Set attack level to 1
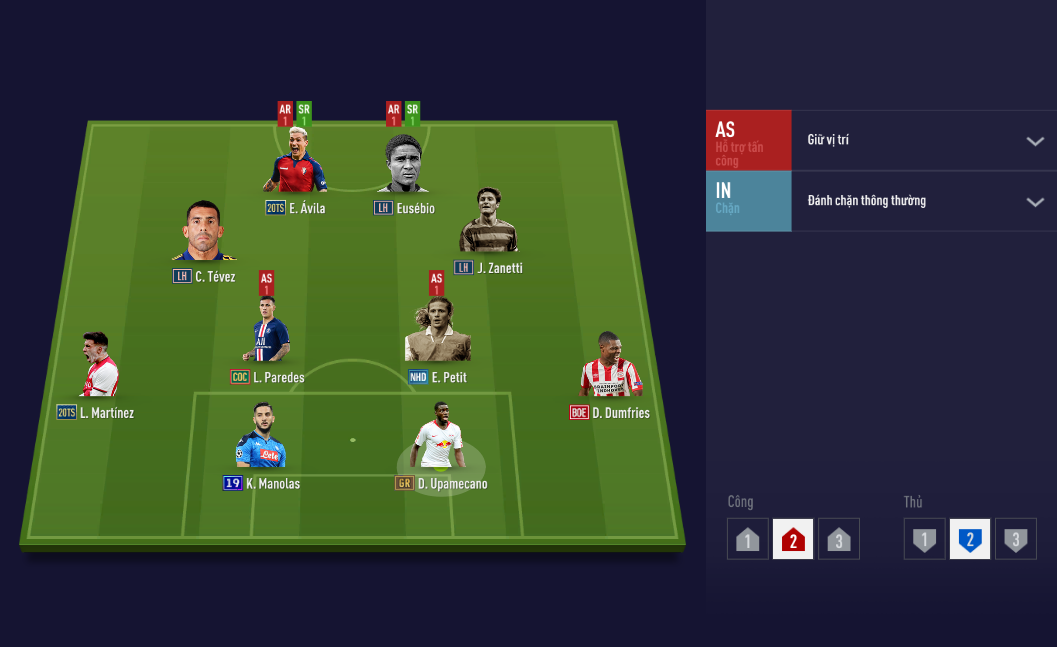The height and width of the screenshot is (647, 1057). 748,539
